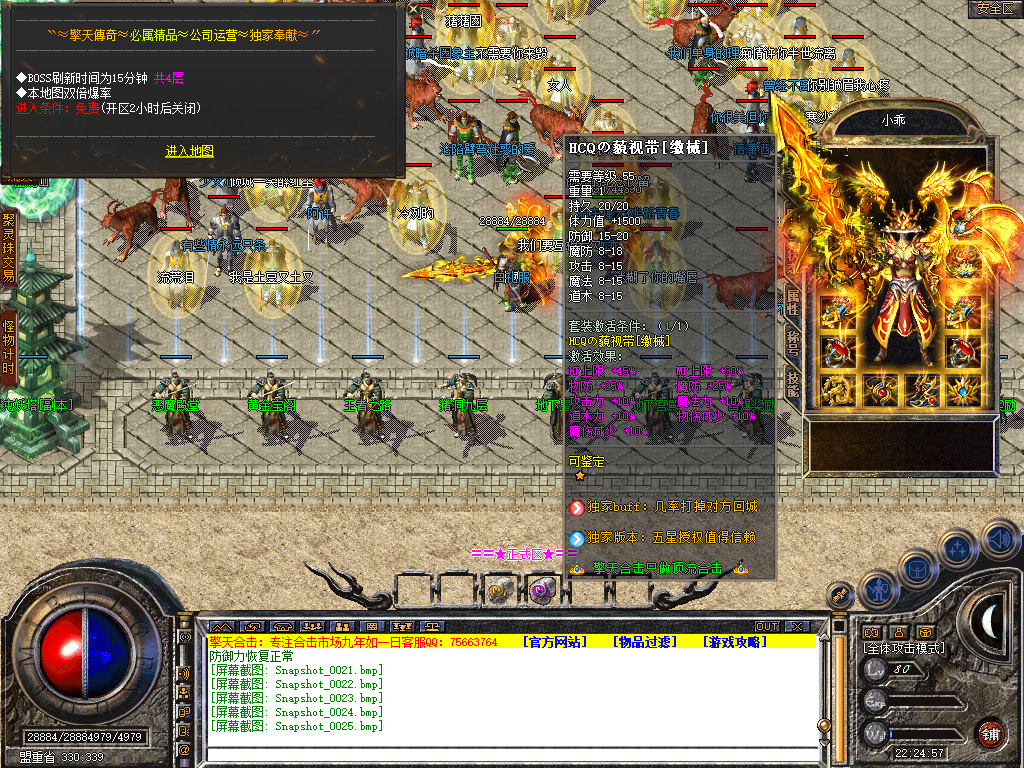Open the 怪物计时 side tab
The width and height of the screenshot is (1024, 768).
click(x=8, y=347)
